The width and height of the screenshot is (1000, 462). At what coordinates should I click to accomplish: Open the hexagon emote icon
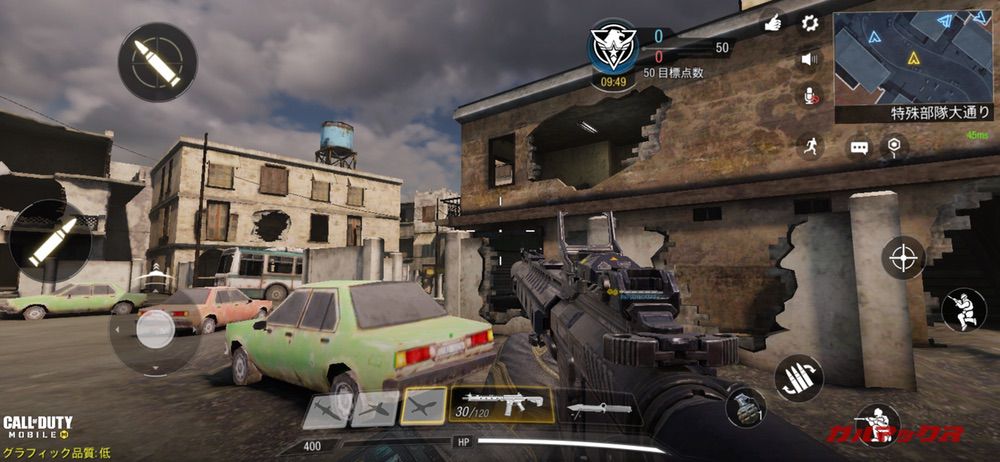[x=893, y=146]
